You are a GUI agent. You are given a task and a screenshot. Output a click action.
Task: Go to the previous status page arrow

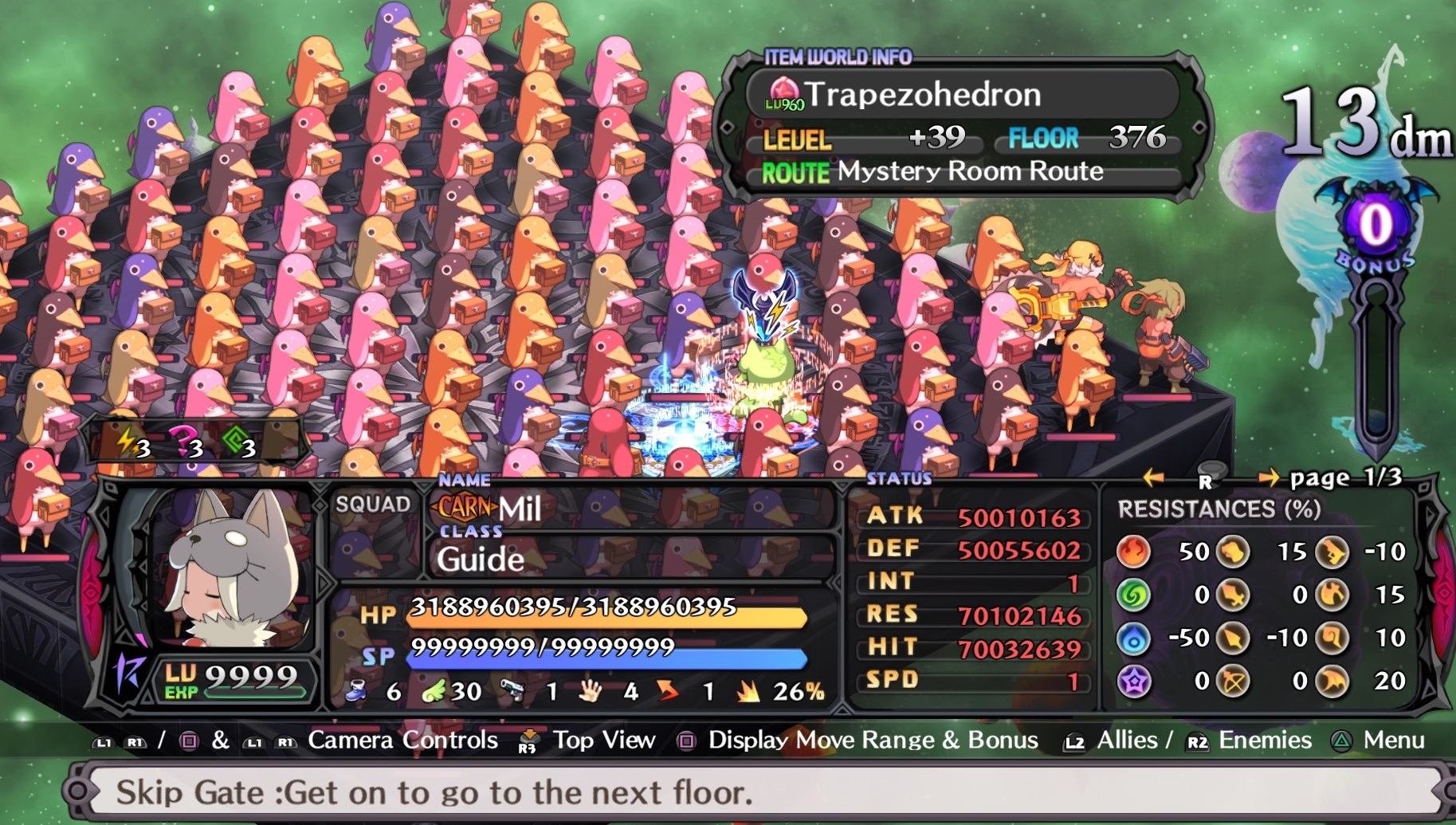[x=1152, y=477]
